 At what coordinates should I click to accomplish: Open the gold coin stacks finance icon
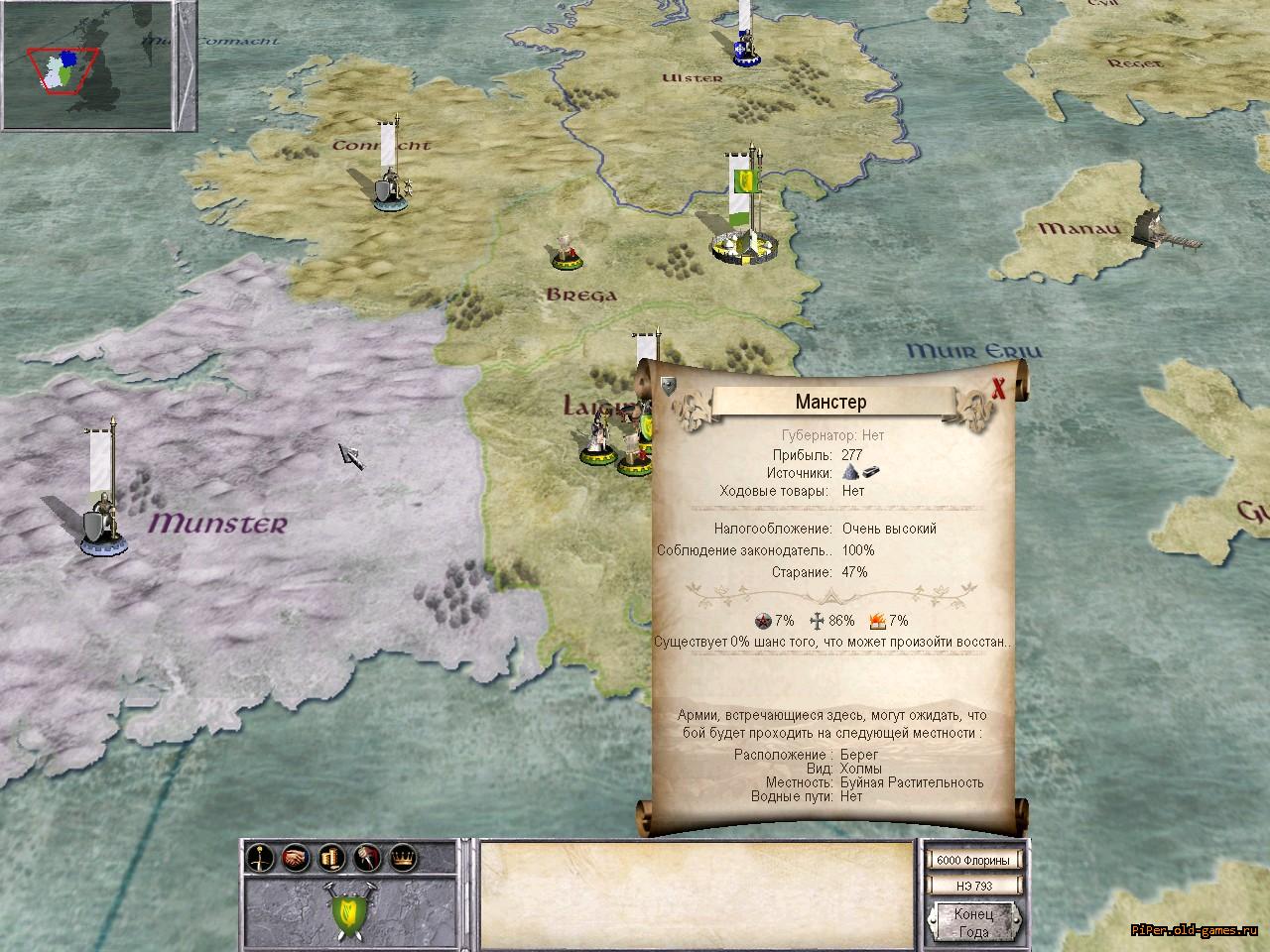(330, 857)
